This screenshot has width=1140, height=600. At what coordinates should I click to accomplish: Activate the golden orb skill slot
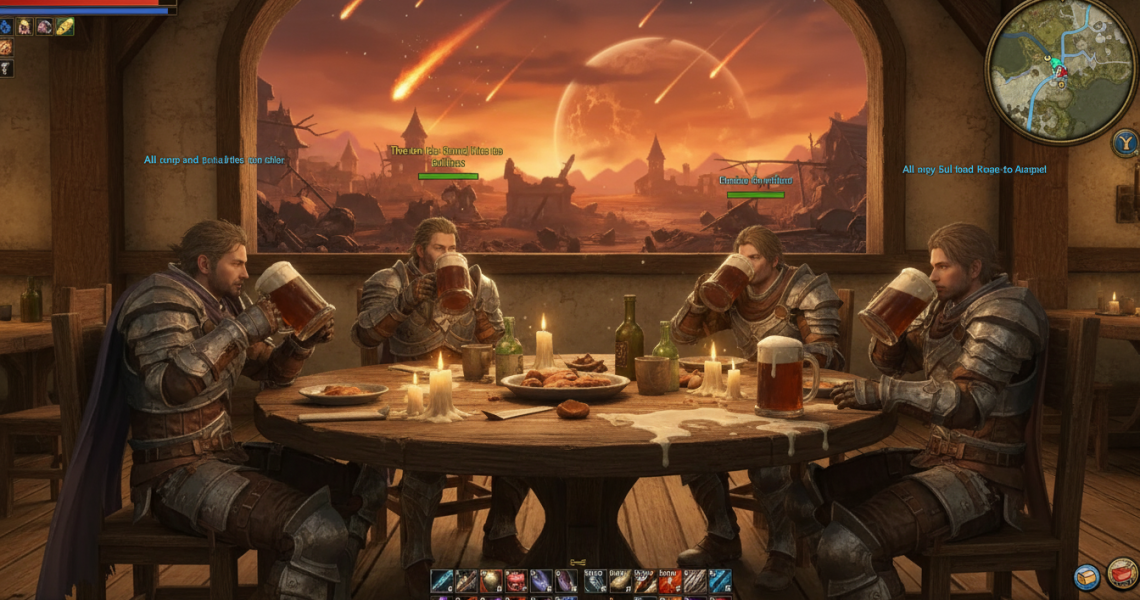492,581
